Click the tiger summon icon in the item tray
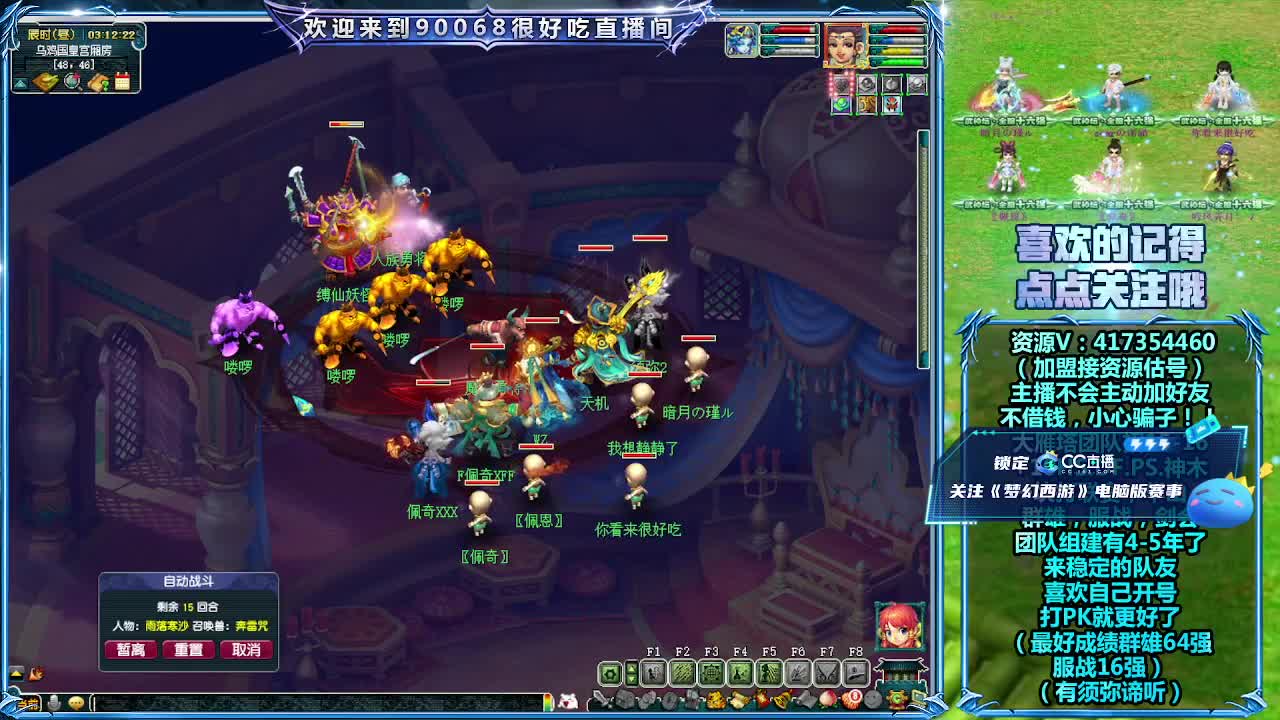The image size is (1280, 720). tap(714, 699)
